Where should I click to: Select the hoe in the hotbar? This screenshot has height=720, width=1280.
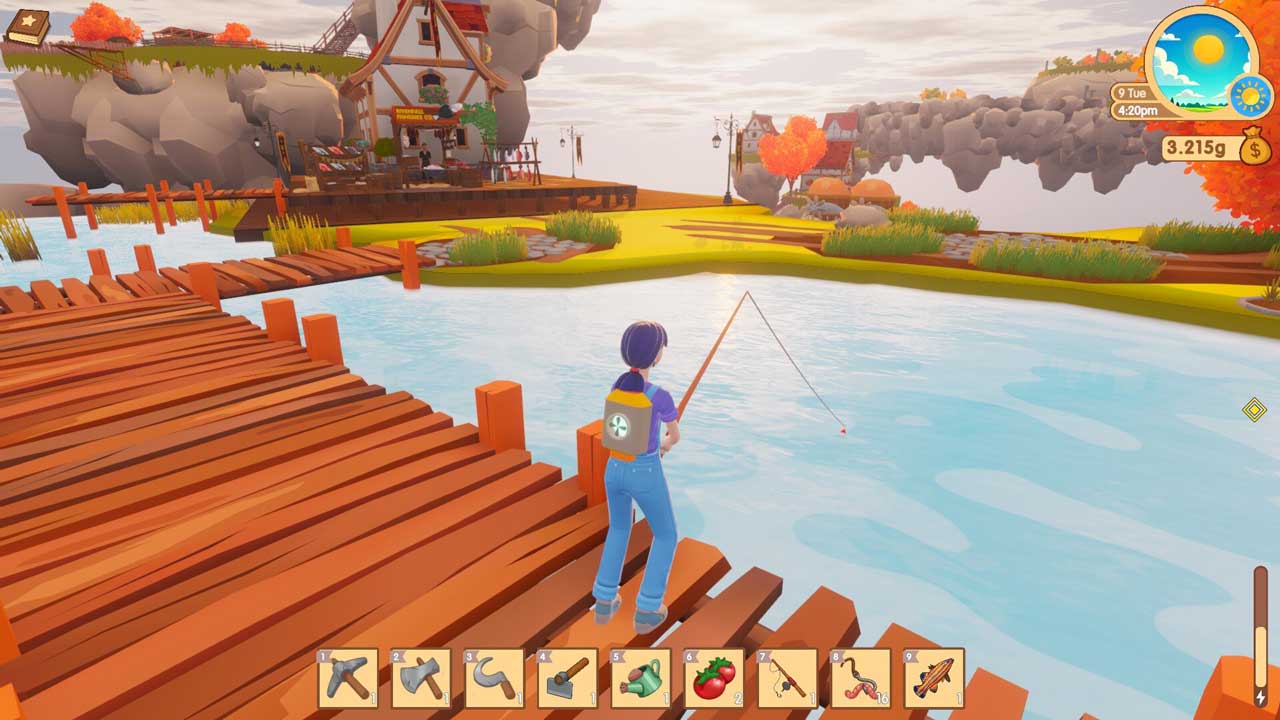(567, 678)
